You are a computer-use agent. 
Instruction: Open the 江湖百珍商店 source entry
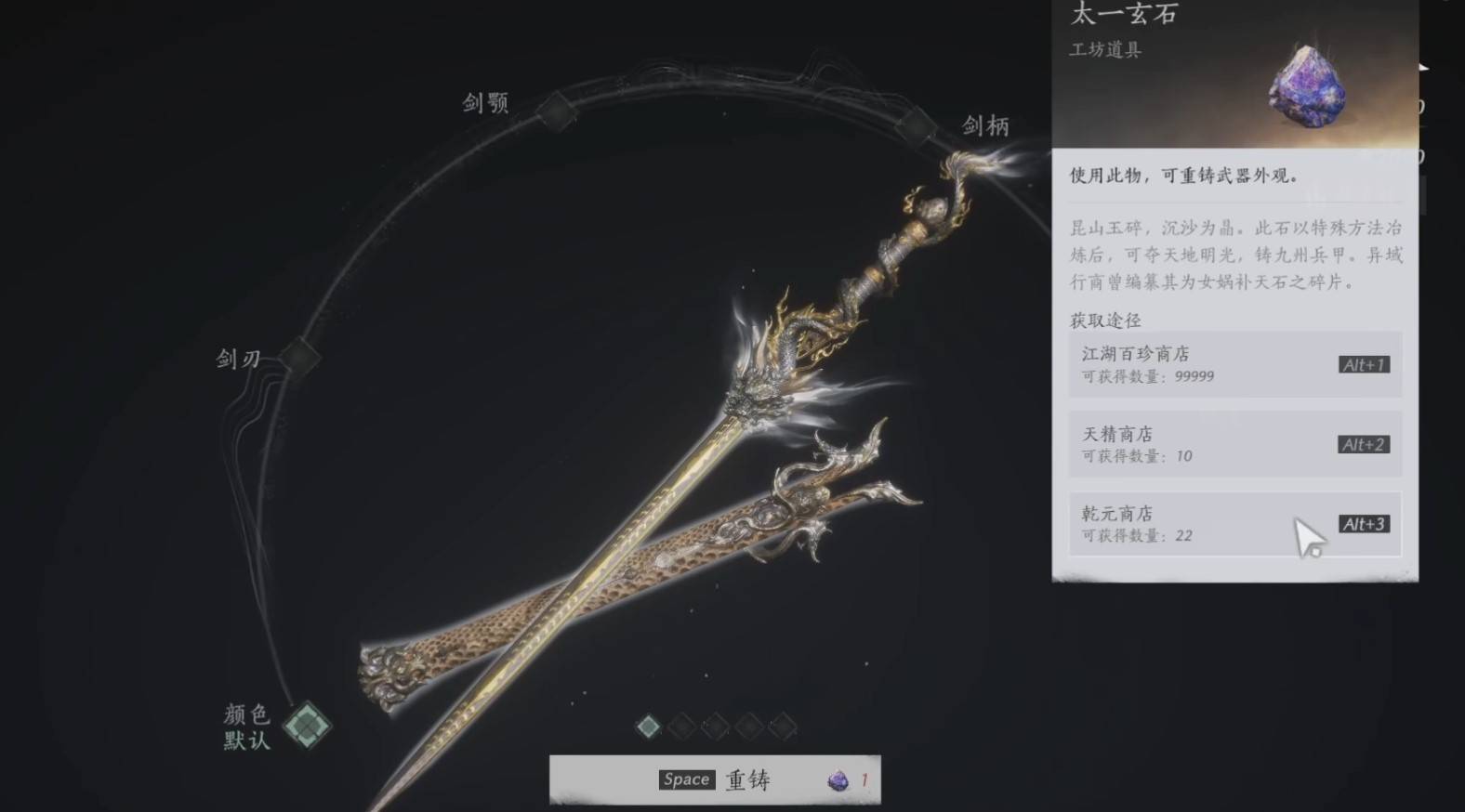(1234, 364)
